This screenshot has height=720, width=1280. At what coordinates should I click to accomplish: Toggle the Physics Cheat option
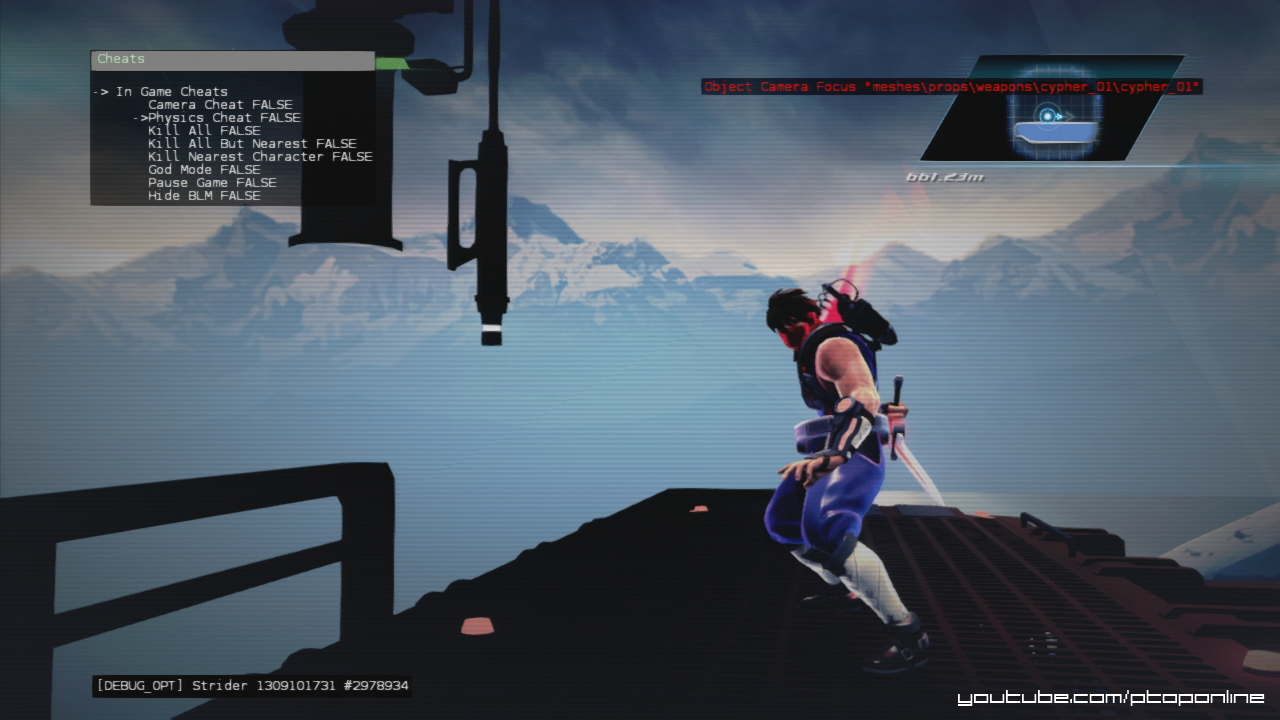pos(223,118)
